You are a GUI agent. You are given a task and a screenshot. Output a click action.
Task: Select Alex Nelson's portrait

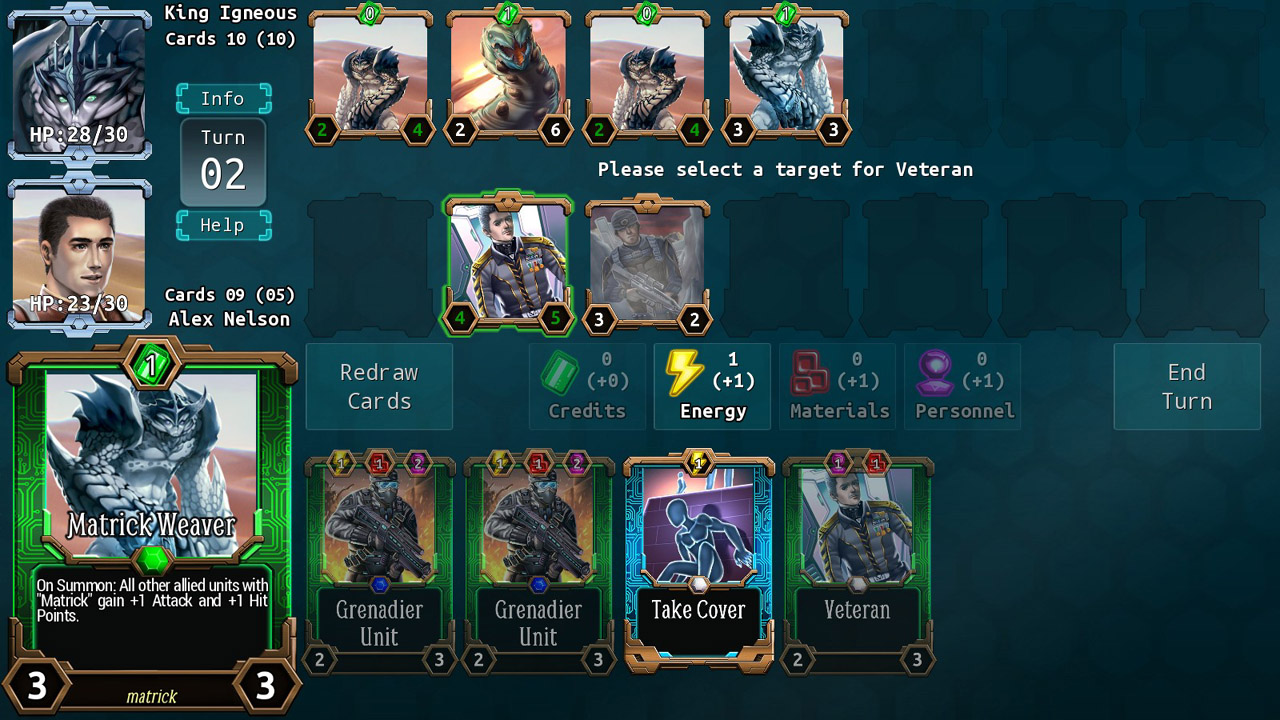click(x=79, y=250)
